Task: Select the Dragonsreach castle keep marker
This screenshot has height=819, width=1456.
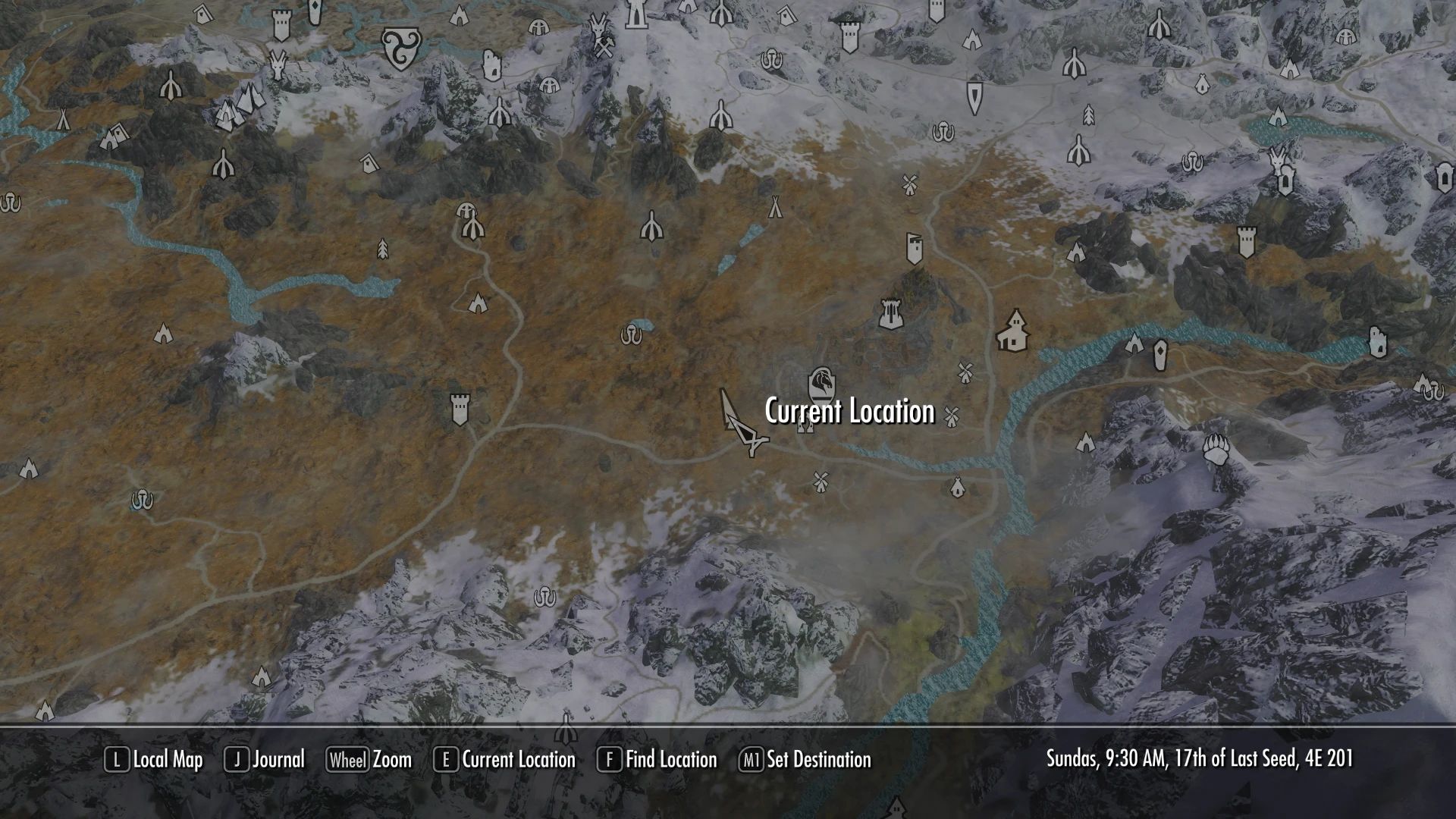Action: click(x=890, y=312)
